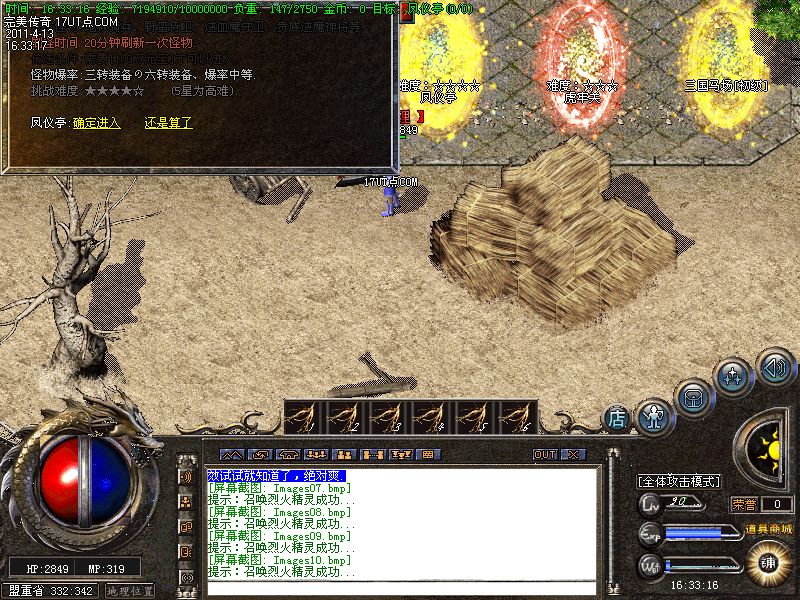Confirm entry with the 确定进入 link
The width and height of the screenshot is (800, 600).
[x=96, y=123]
